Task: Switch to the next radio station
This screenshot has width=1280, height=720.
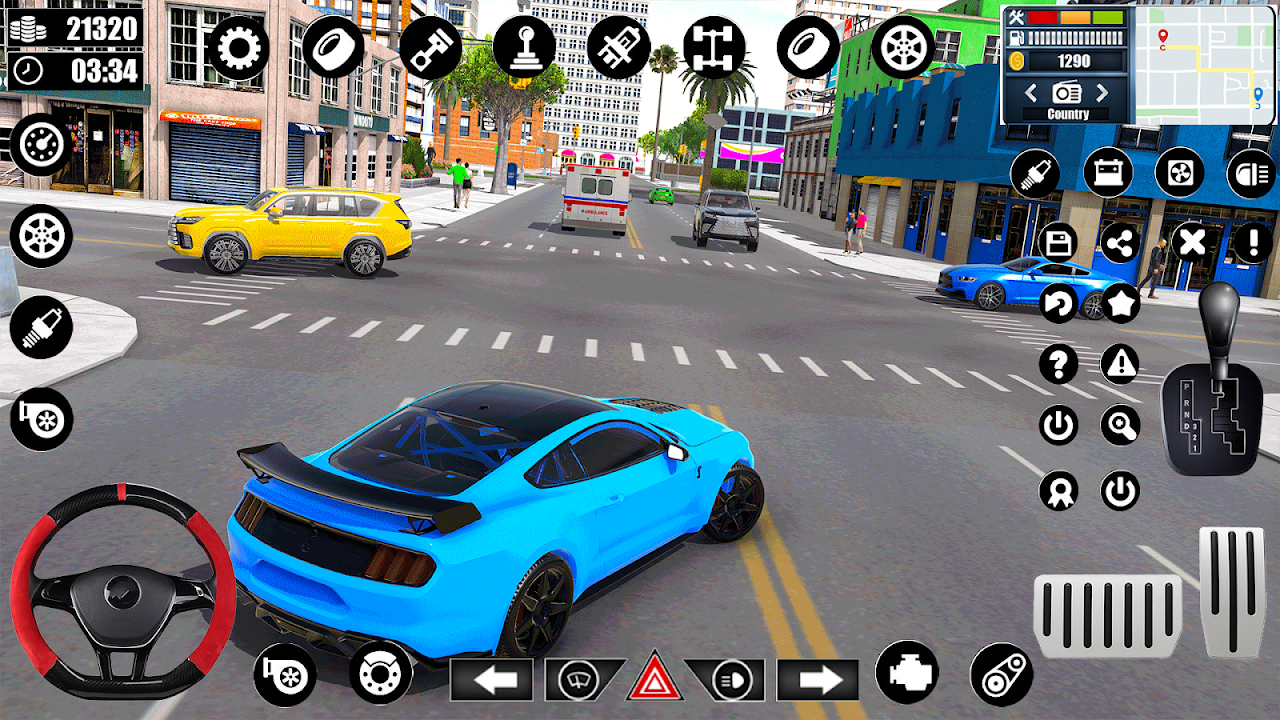Action: pyautogui.click(x=1102, y=93)
